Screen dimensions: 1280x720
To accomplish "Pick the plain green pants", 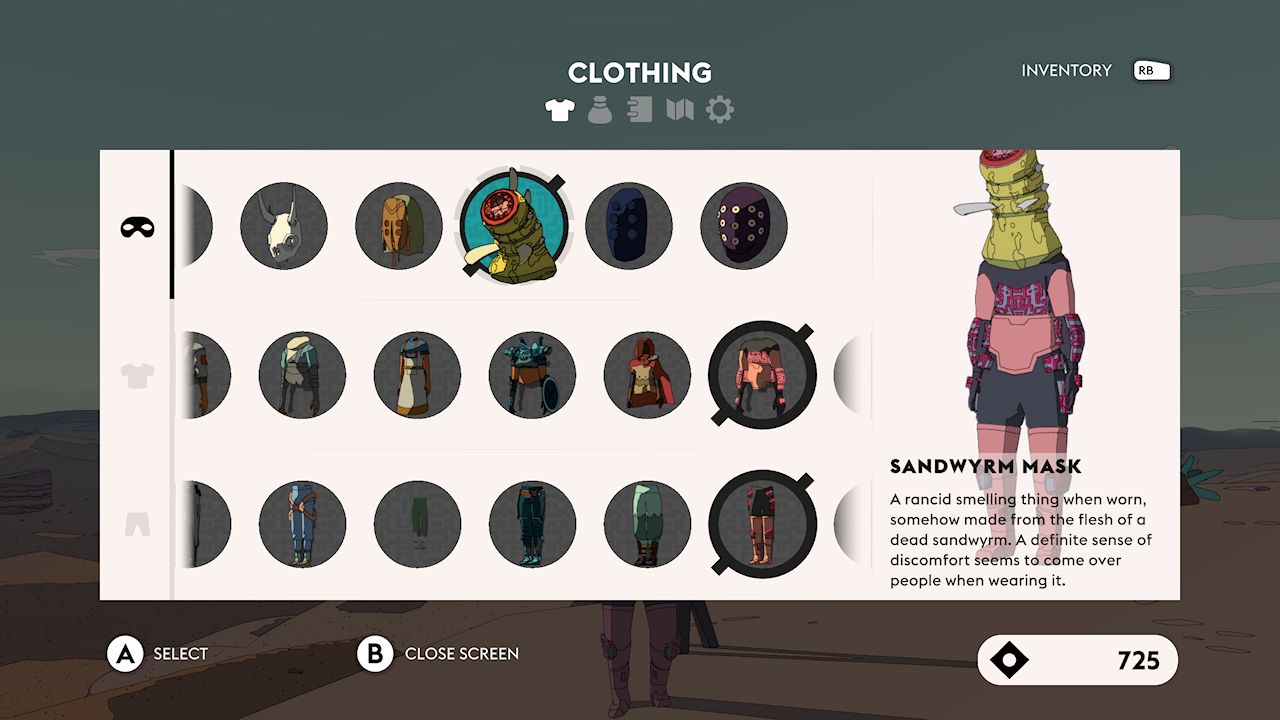I will 417,523.
